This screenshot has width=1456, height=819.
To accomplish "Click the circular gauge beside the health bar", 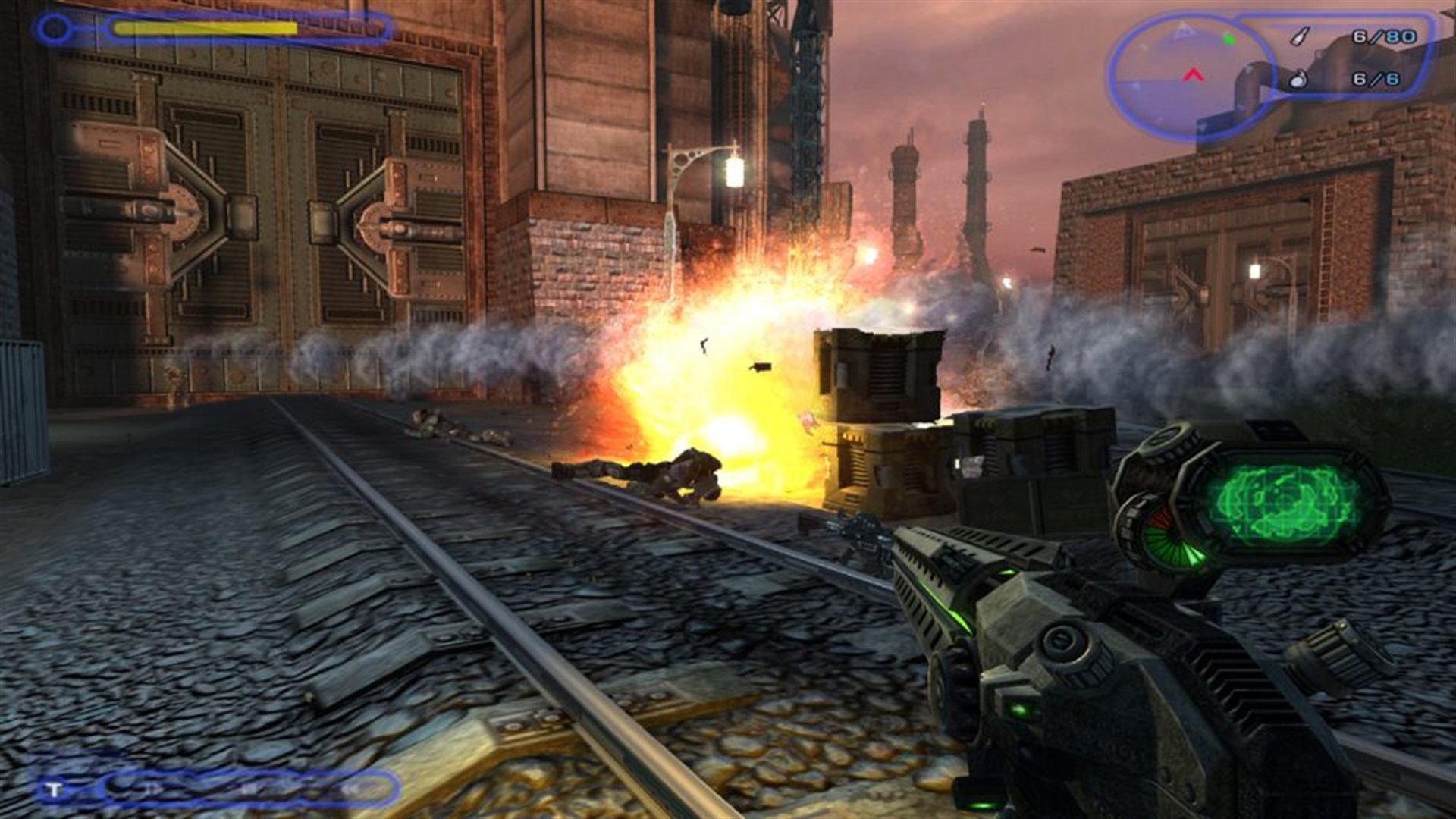I will coord(52,28).
